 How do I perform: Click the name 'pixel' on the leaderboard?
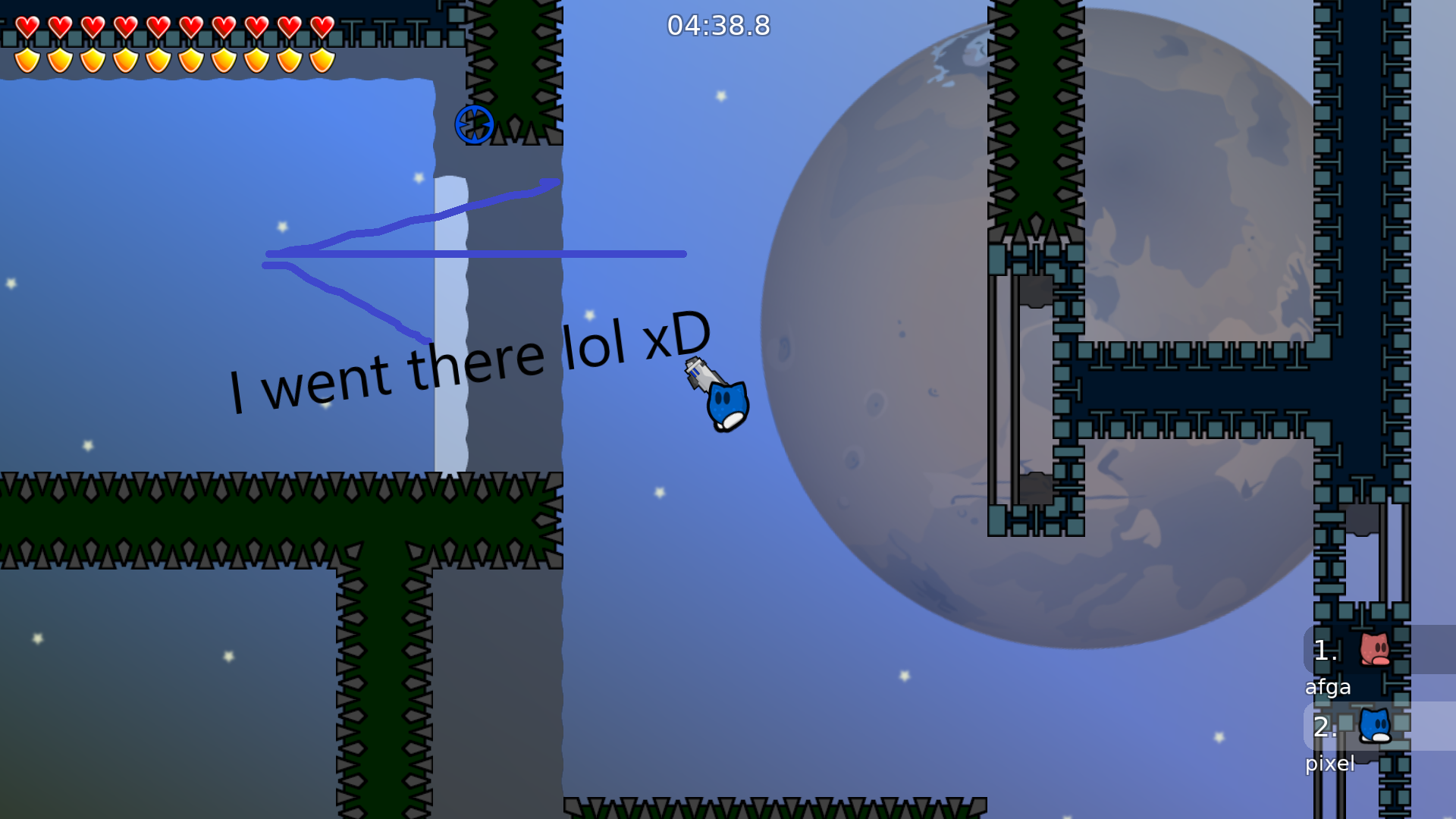coord(1331,764)
